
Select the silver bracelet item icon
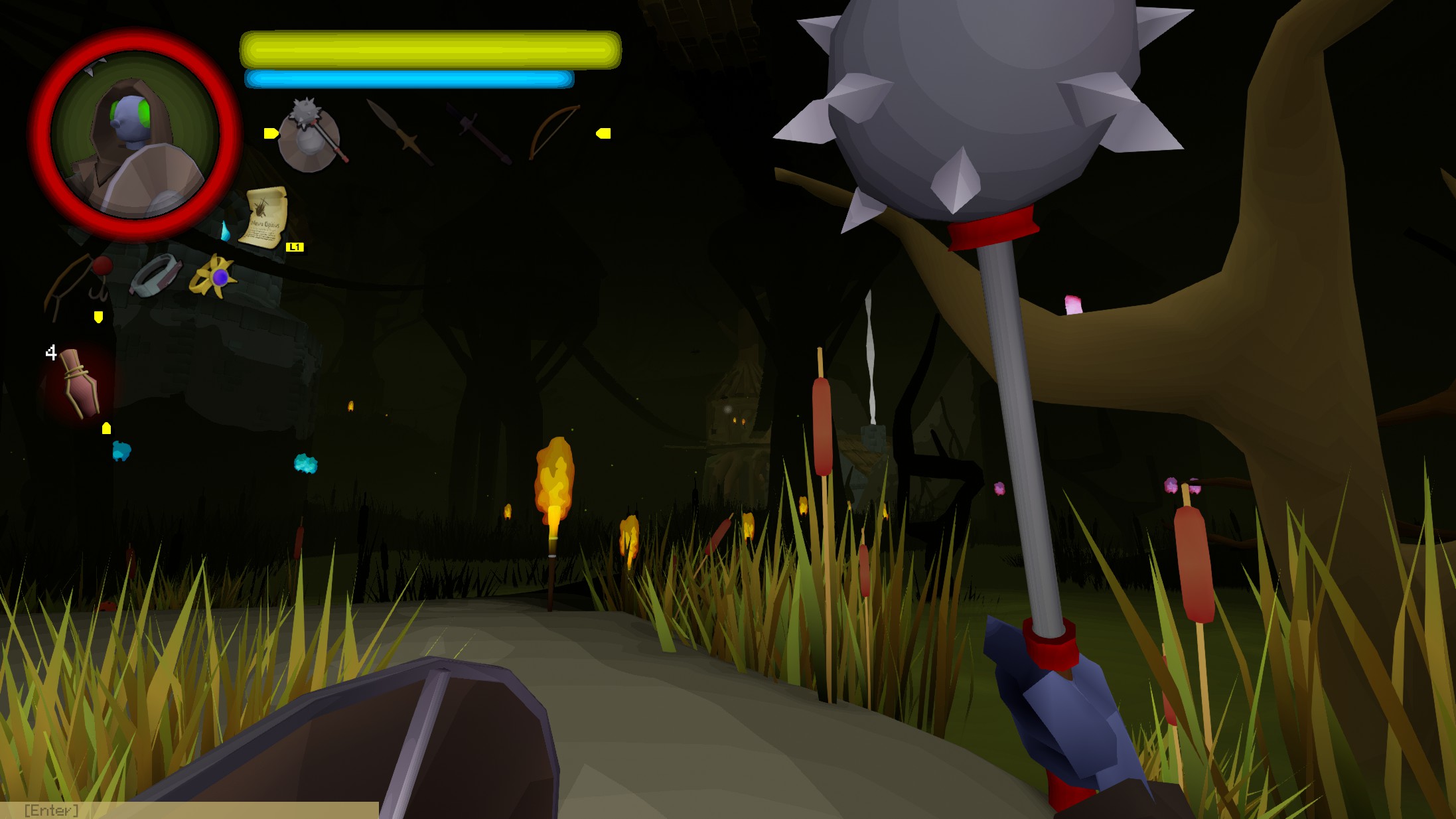coord(155,275)
